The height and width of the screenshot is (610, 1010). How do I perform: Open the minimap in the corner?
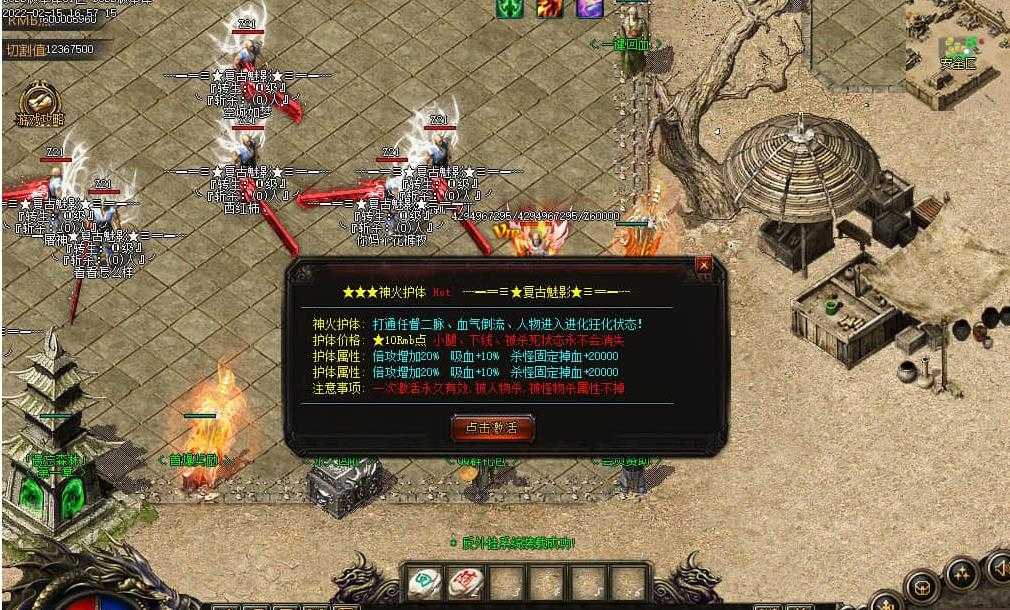956,50
